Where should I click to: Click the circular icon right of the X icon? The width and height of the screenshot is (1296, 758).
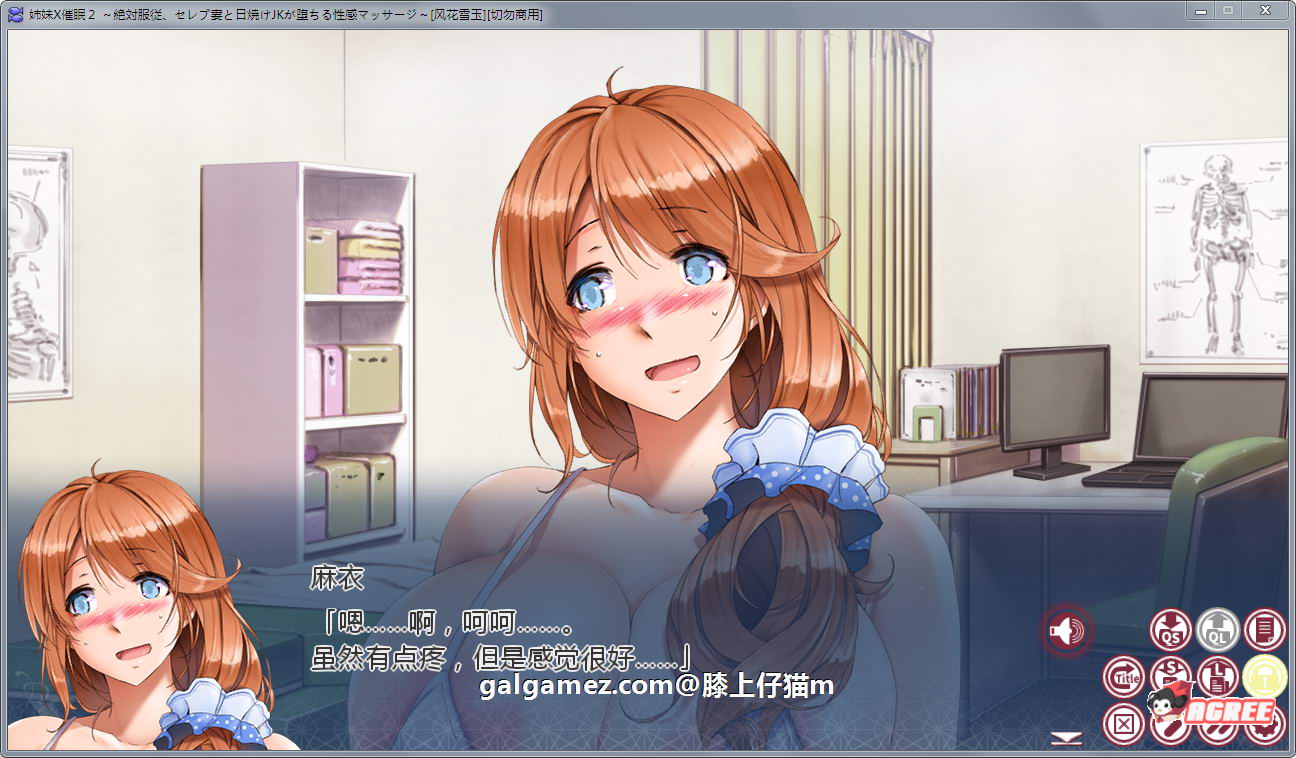1169,721
